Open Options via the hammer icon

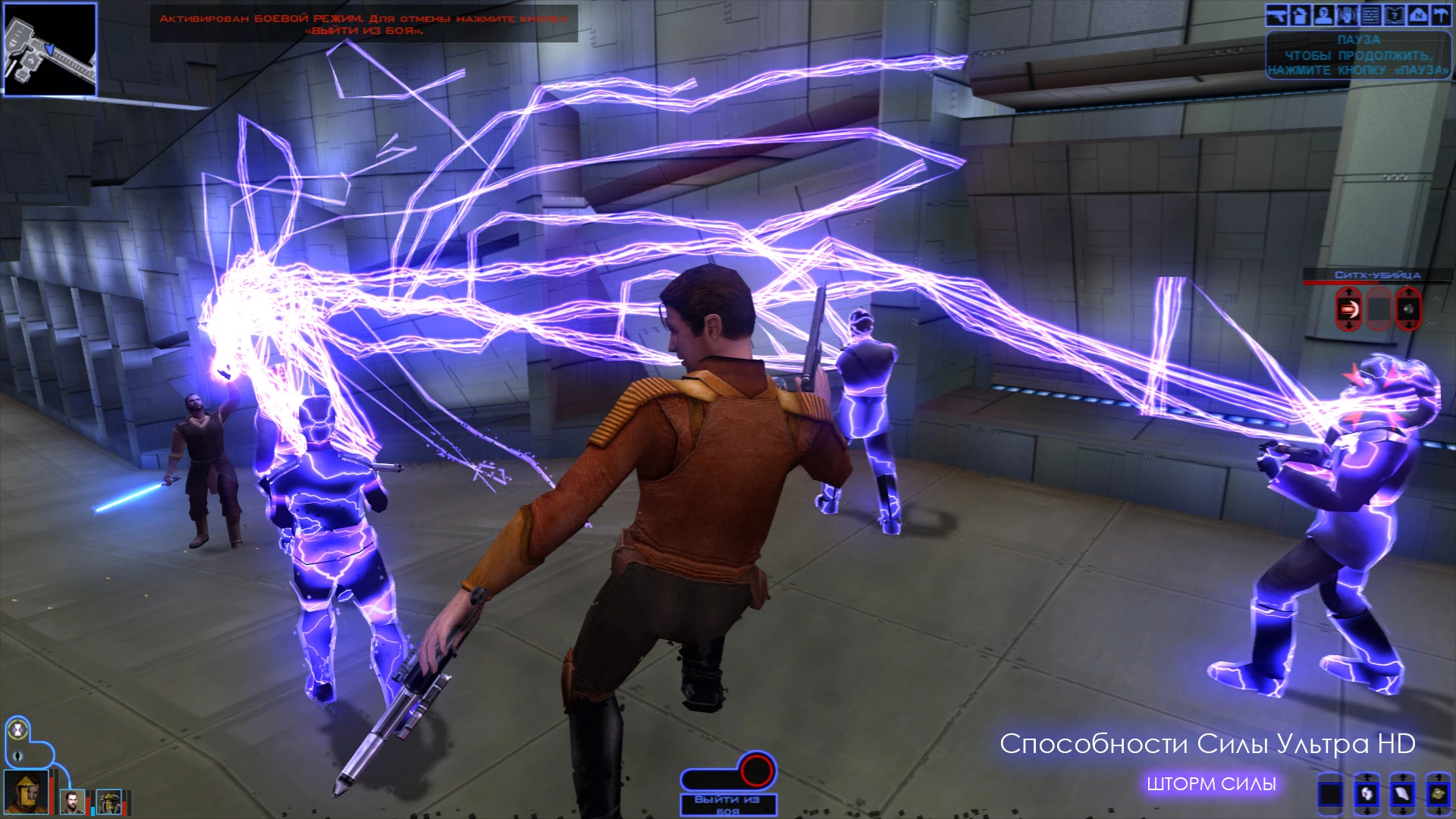(x=1442, y=14)
